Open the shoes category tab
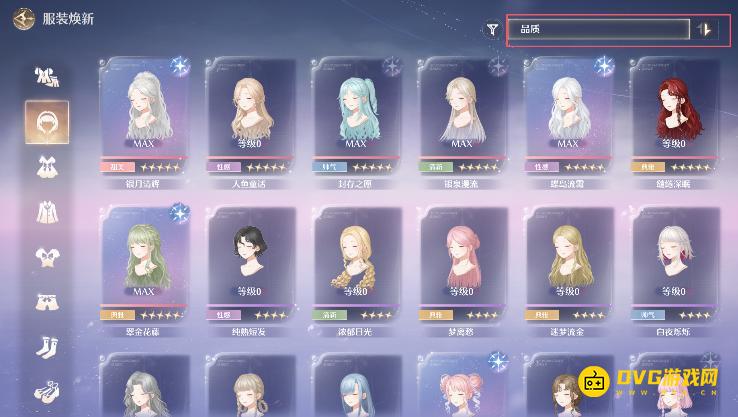The height and width of the screenshot is (417, 738). click(x=47, y=390)
